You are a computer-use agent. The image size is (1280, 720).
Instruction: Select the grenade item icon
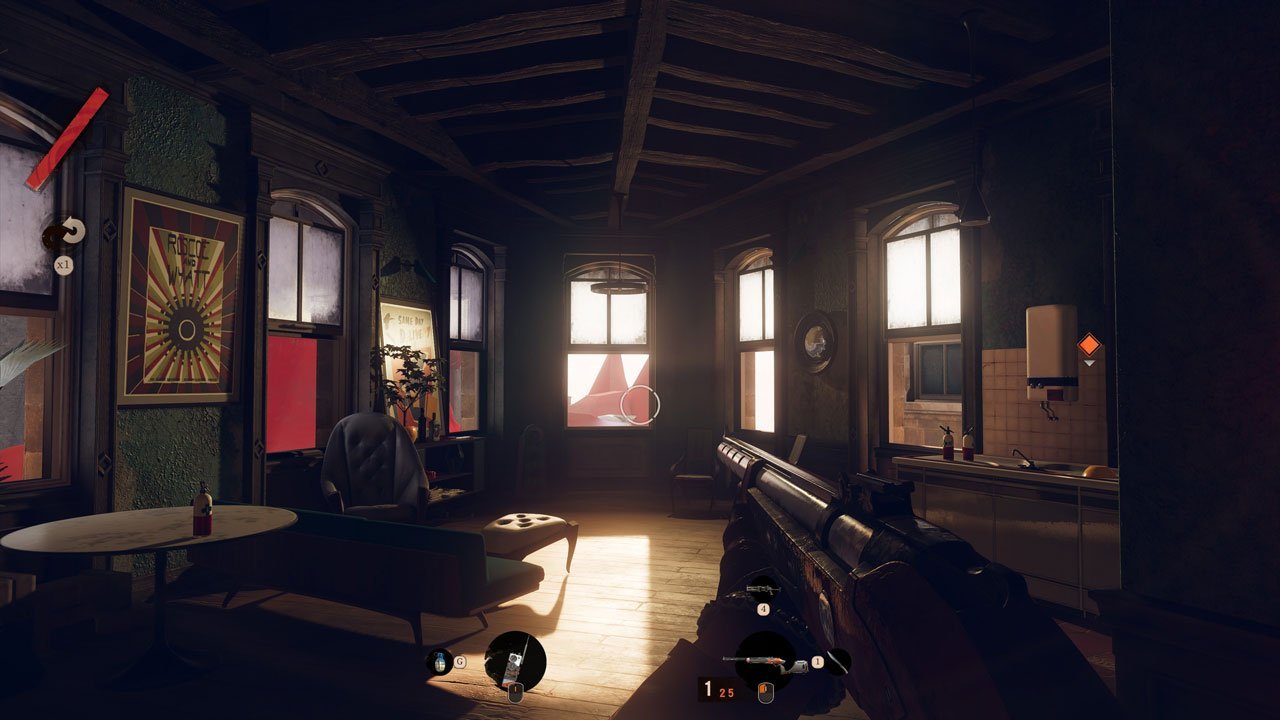tap(438, 661)
